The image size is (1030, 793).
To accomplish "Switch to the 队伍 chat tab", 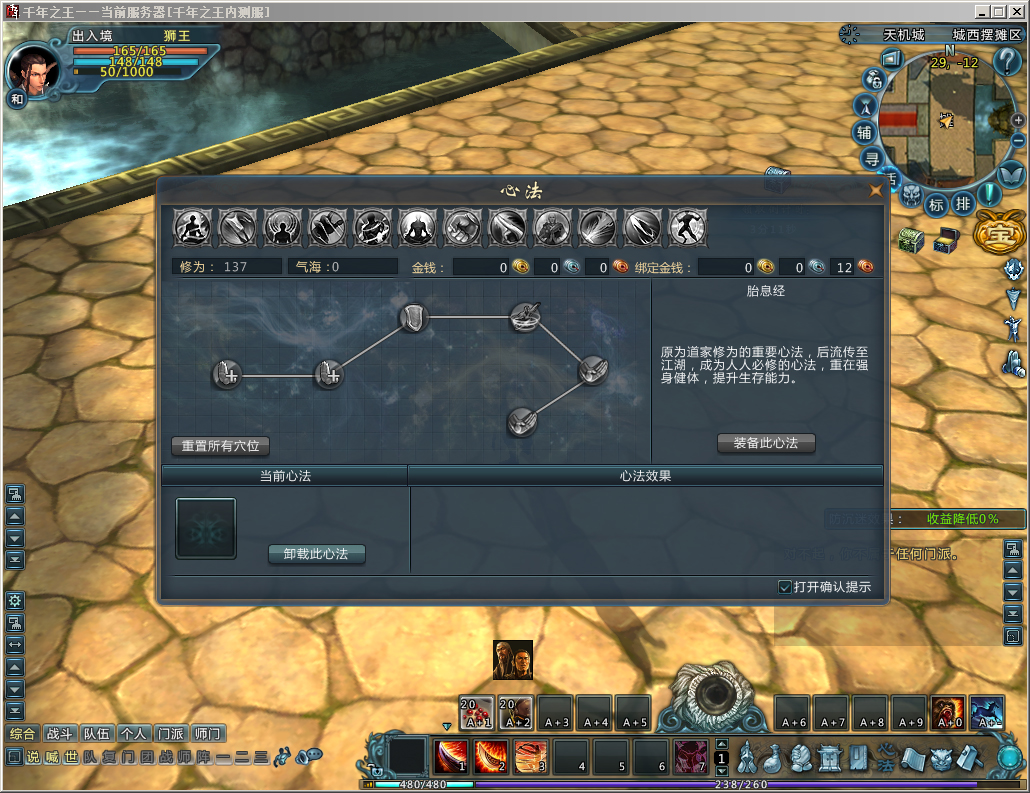I will 97,733.
